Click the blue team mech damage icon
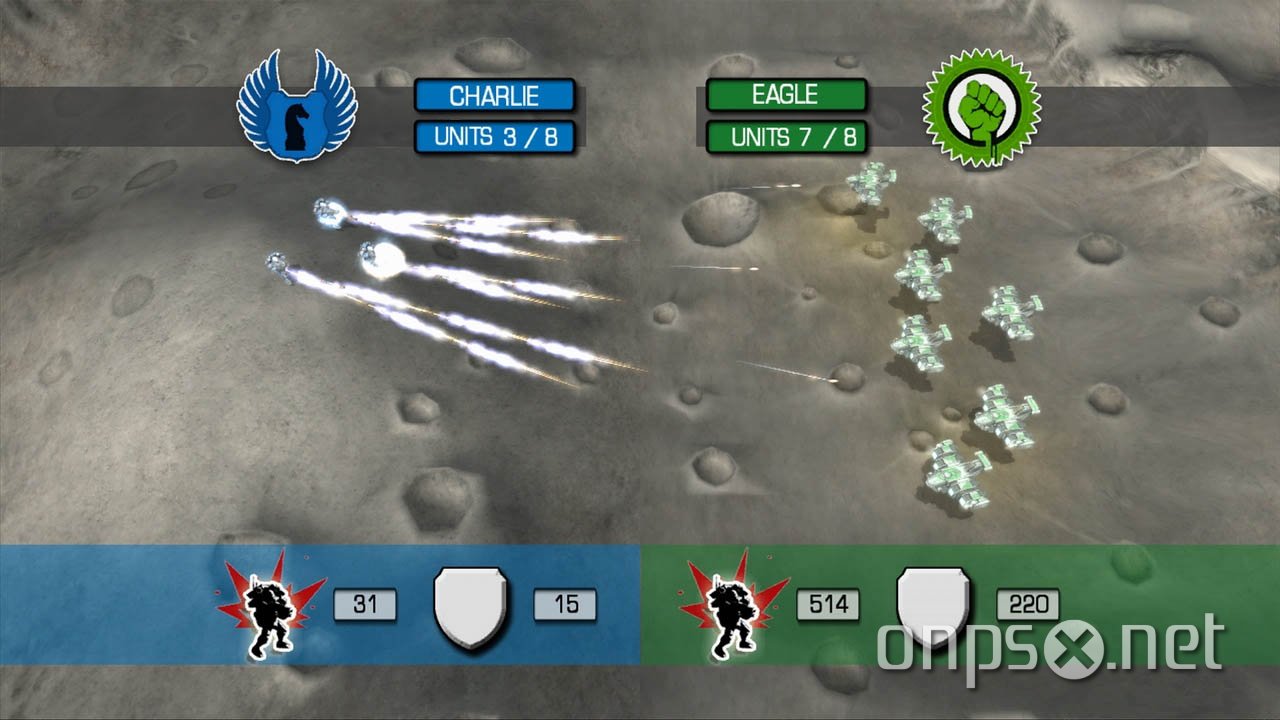This screenshot has height=720, width=1280. [x=266, y=605]
